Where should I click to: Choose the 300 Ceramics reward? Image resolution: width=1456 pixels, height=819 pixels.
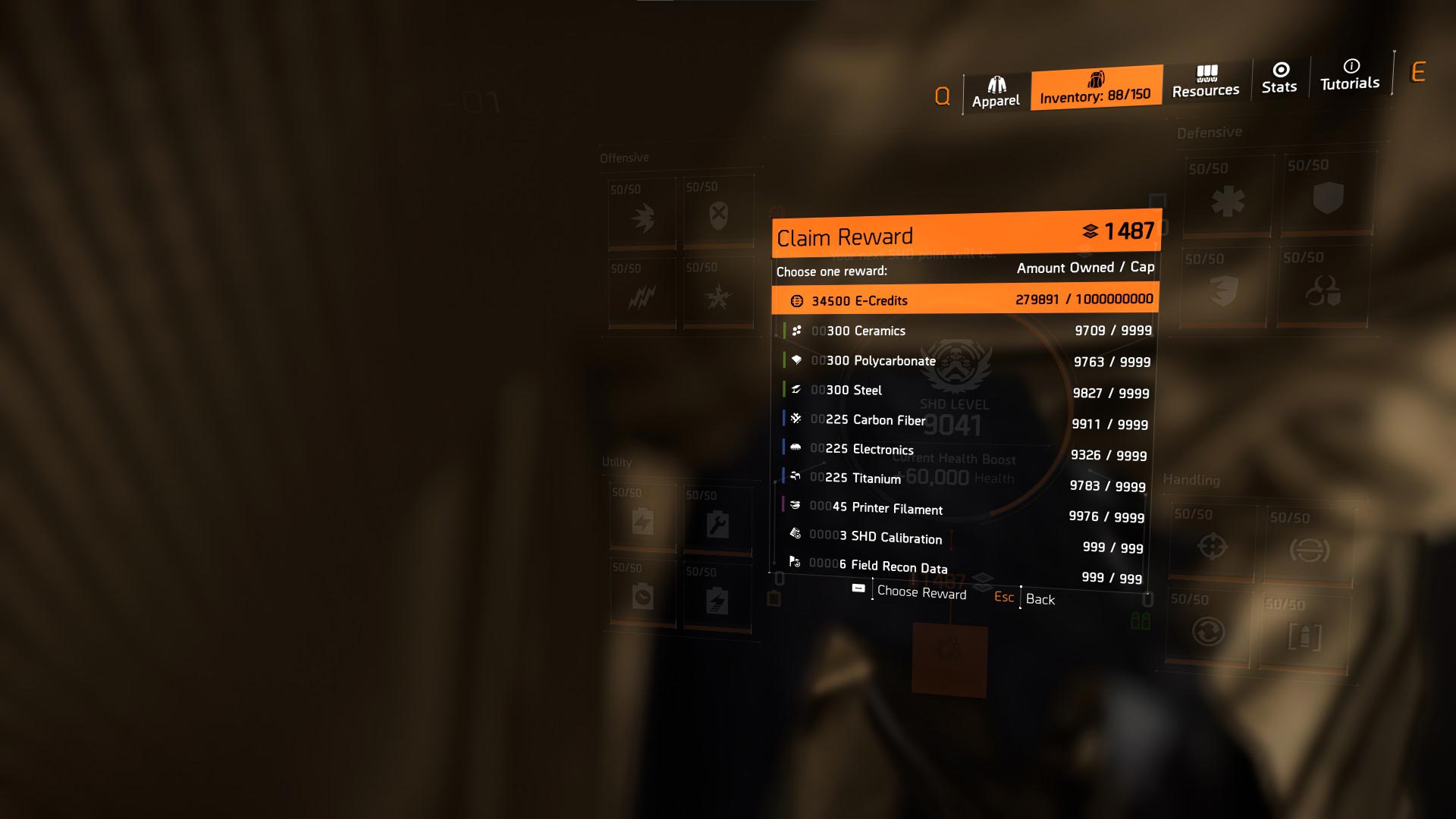[965, 331]
